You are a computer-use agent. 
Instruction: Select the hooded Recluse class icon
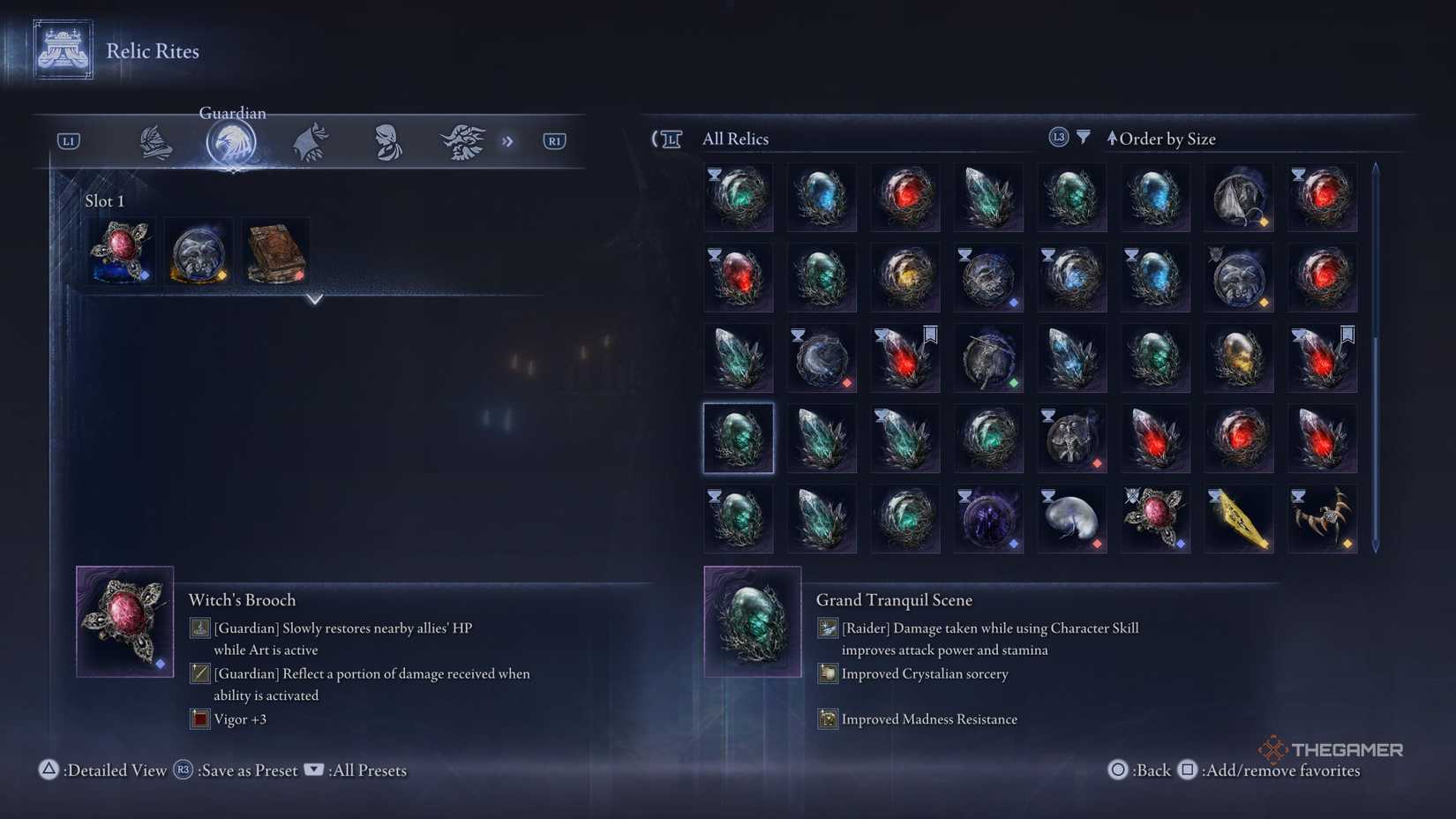[386, 140]
